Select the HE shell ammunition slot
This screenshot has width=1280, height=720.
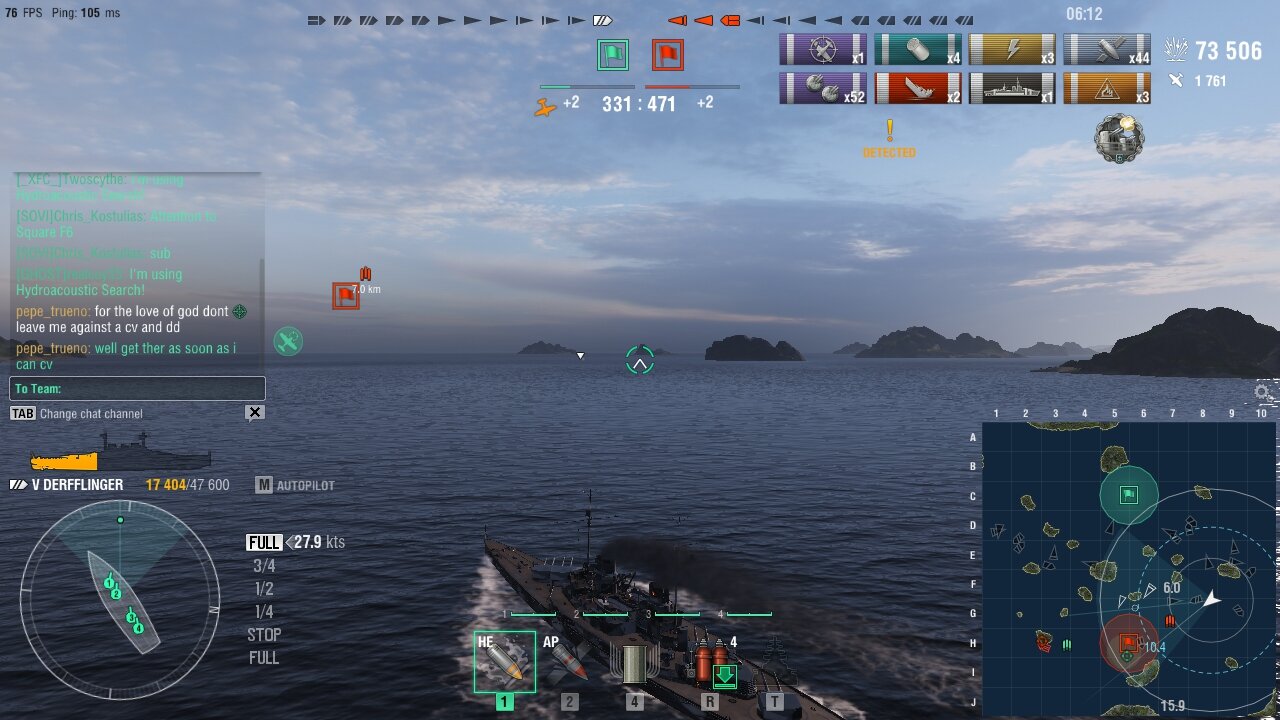click(x=504, y=662)
